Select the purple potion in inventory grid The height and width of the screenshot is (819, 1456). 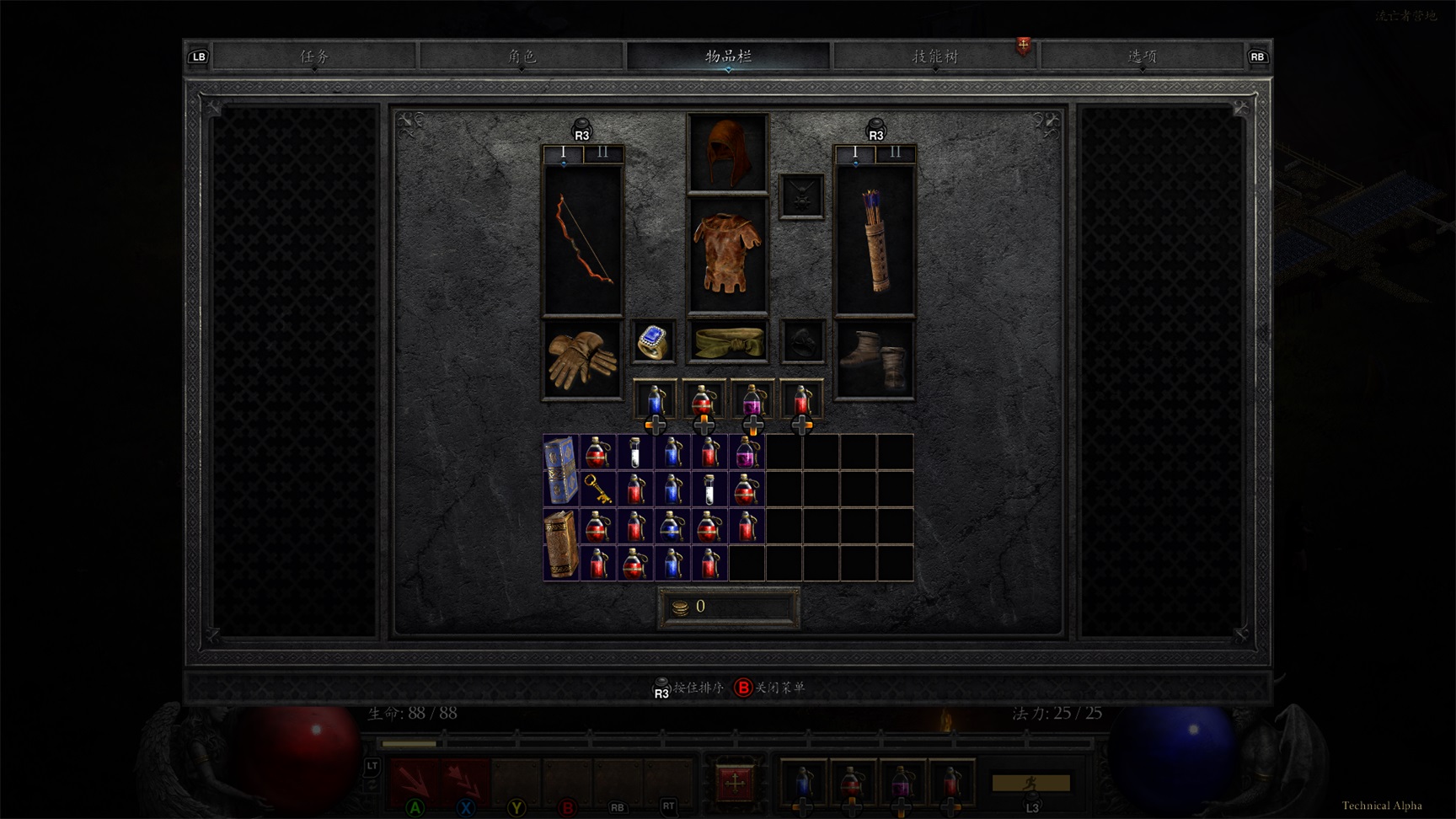(747, 452)
